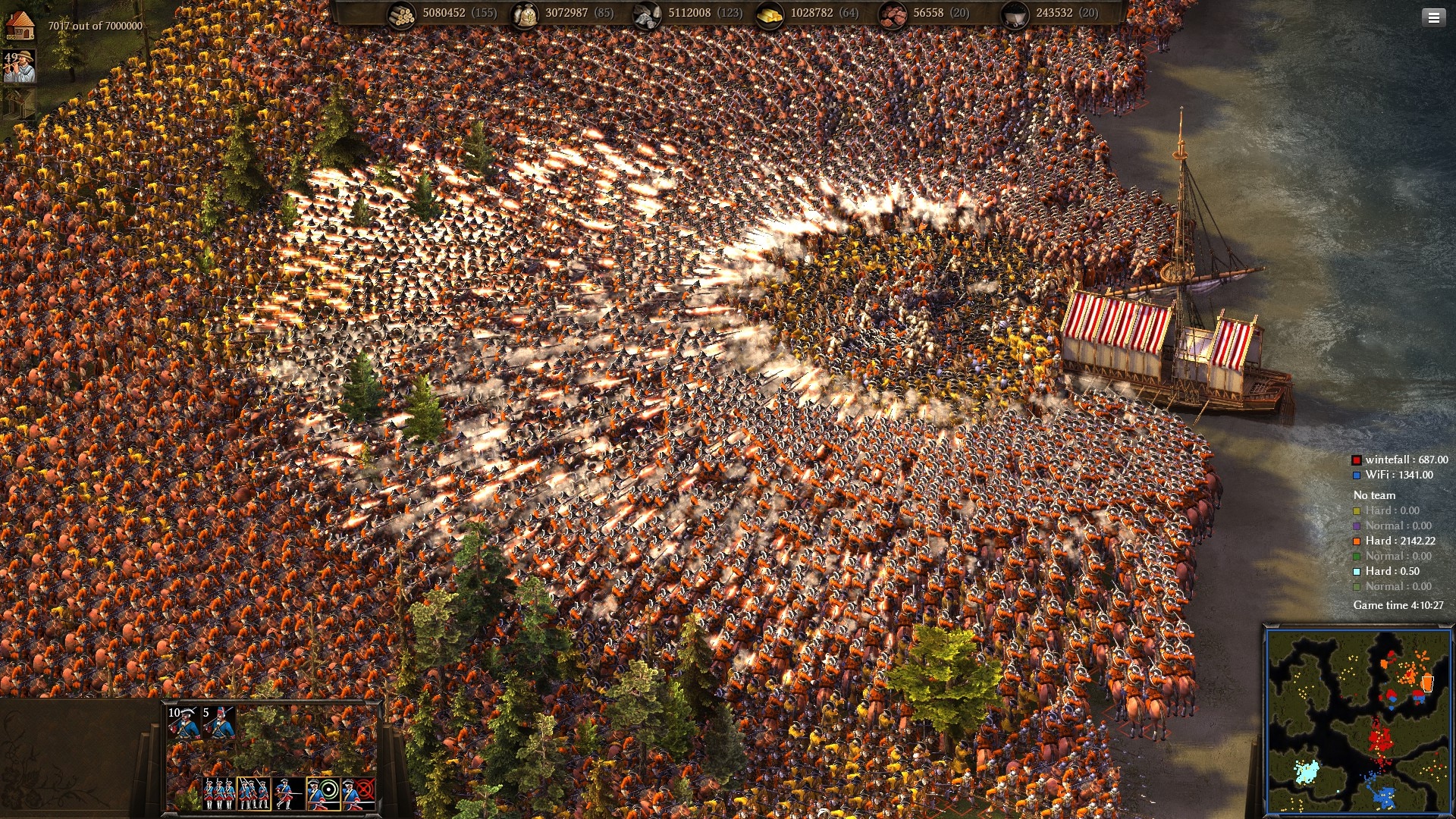Viewport: 1456px width, 819px height.
Task: Enable fire with the green target icon
Action: tap(323, 793)
